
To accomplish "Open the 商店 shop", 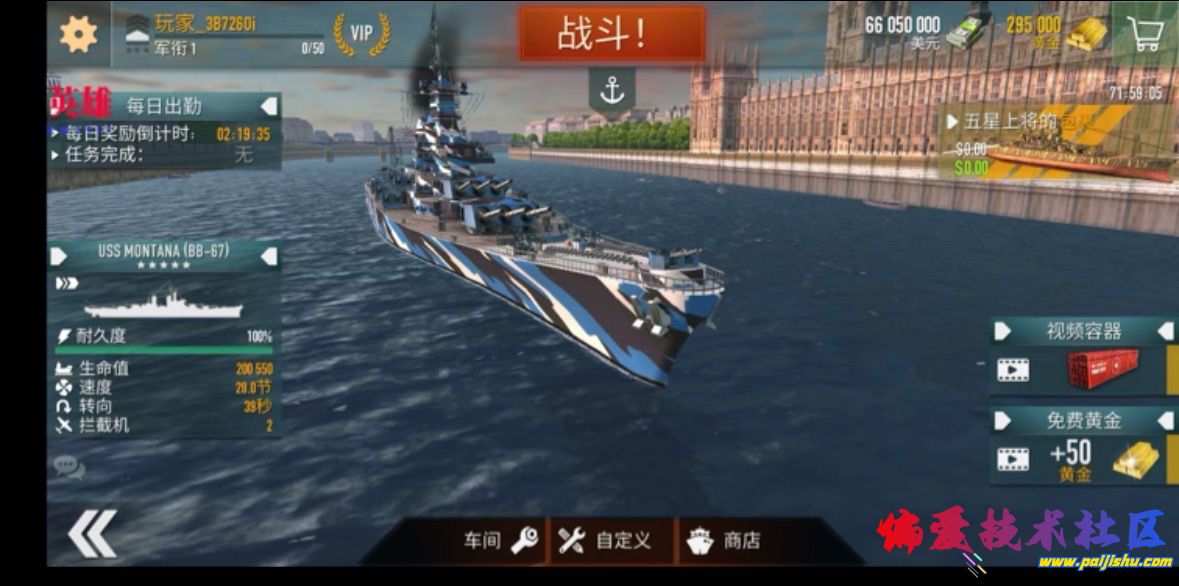I will coord(723,541).
